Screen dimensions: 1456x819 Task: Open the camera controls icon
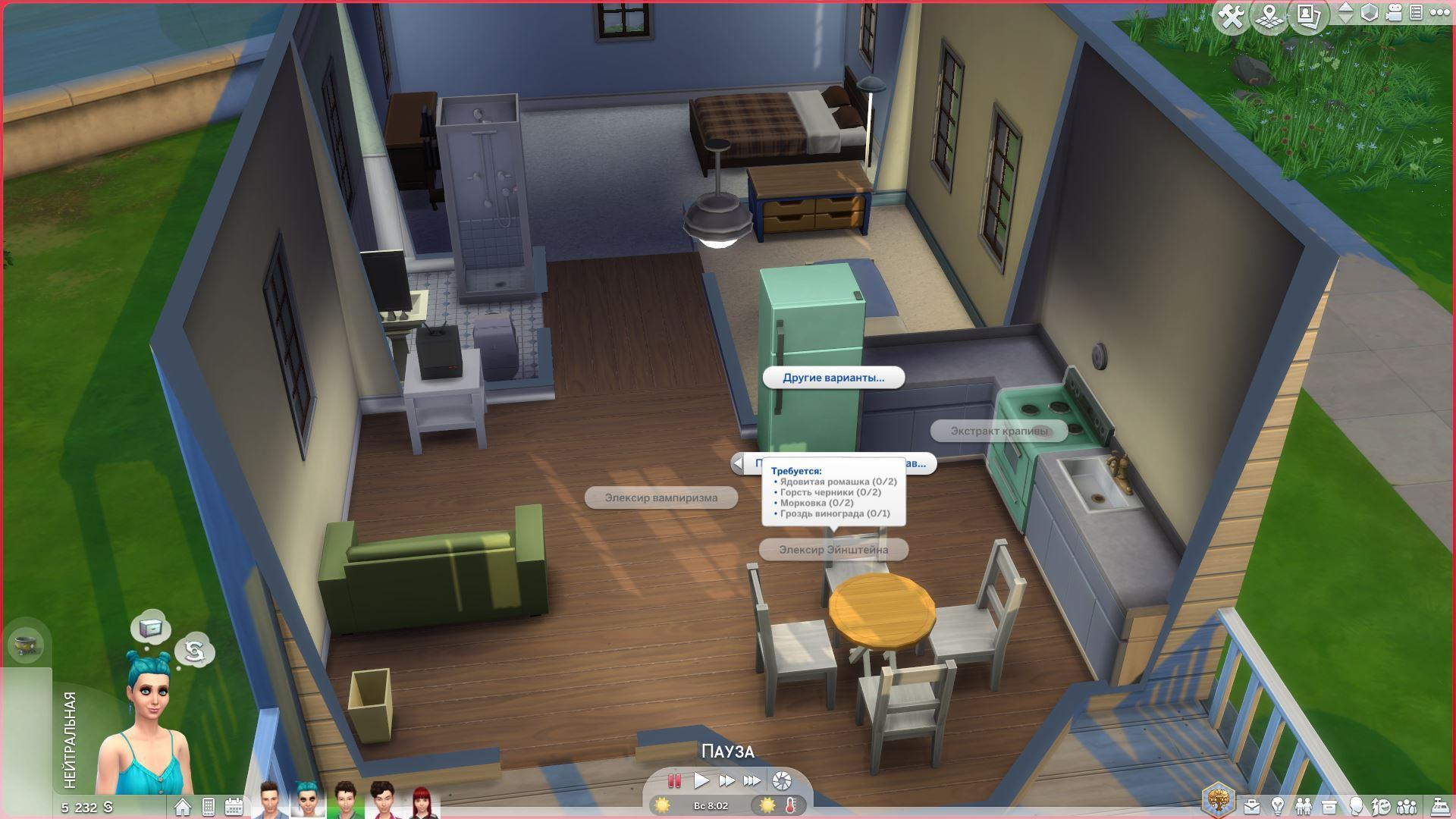[x=1394, y=13]
